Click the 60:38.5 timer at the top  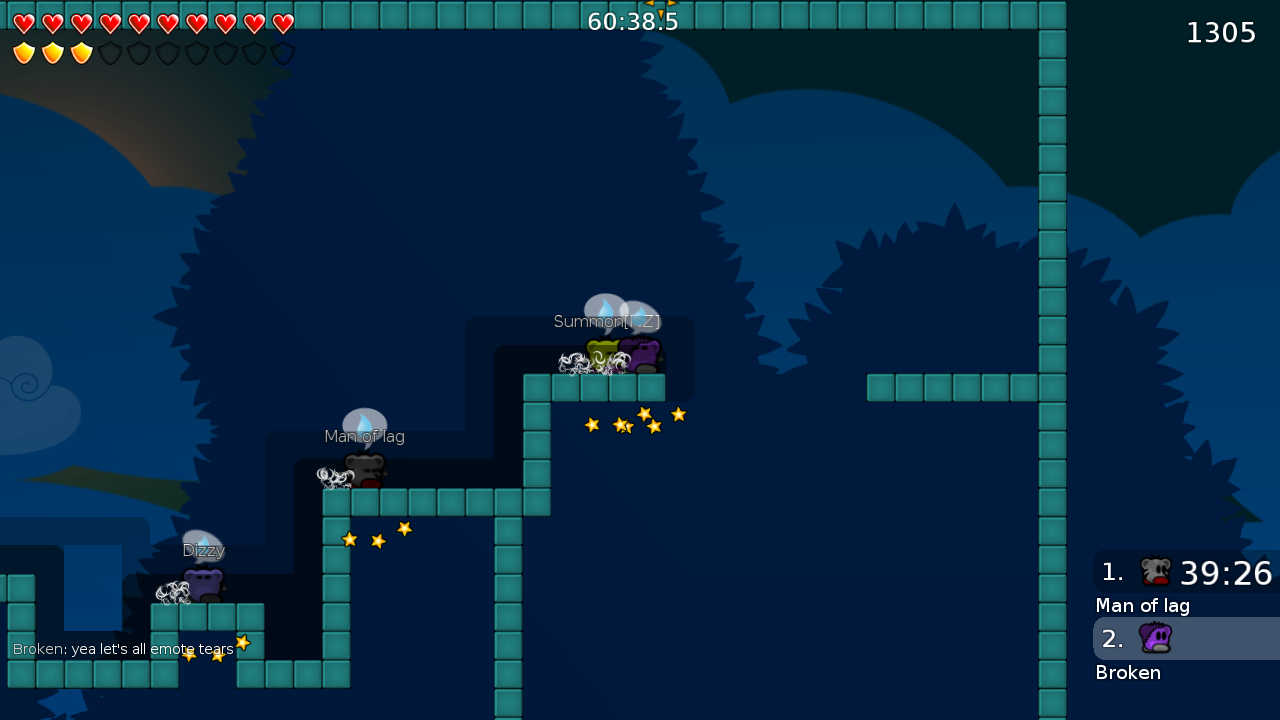[x=632, y=20]
